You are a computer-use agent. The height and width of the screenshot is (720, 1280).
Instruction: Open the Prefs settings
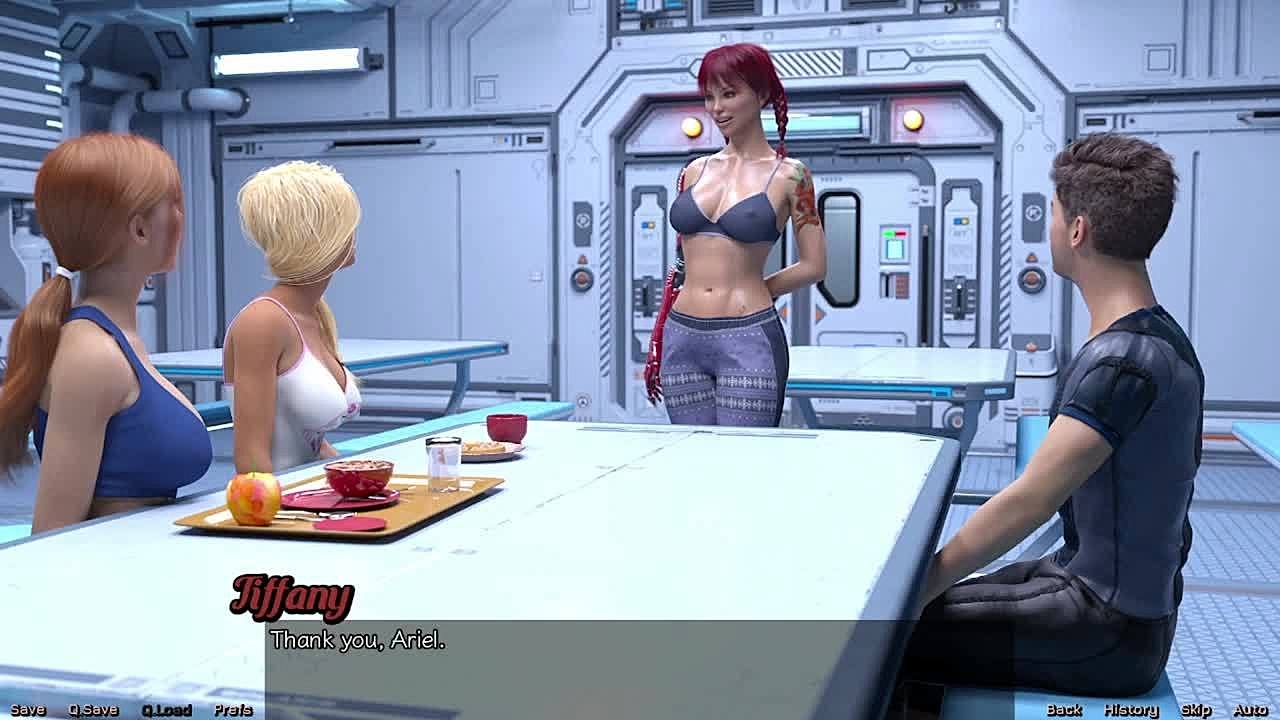pos(232,710)
